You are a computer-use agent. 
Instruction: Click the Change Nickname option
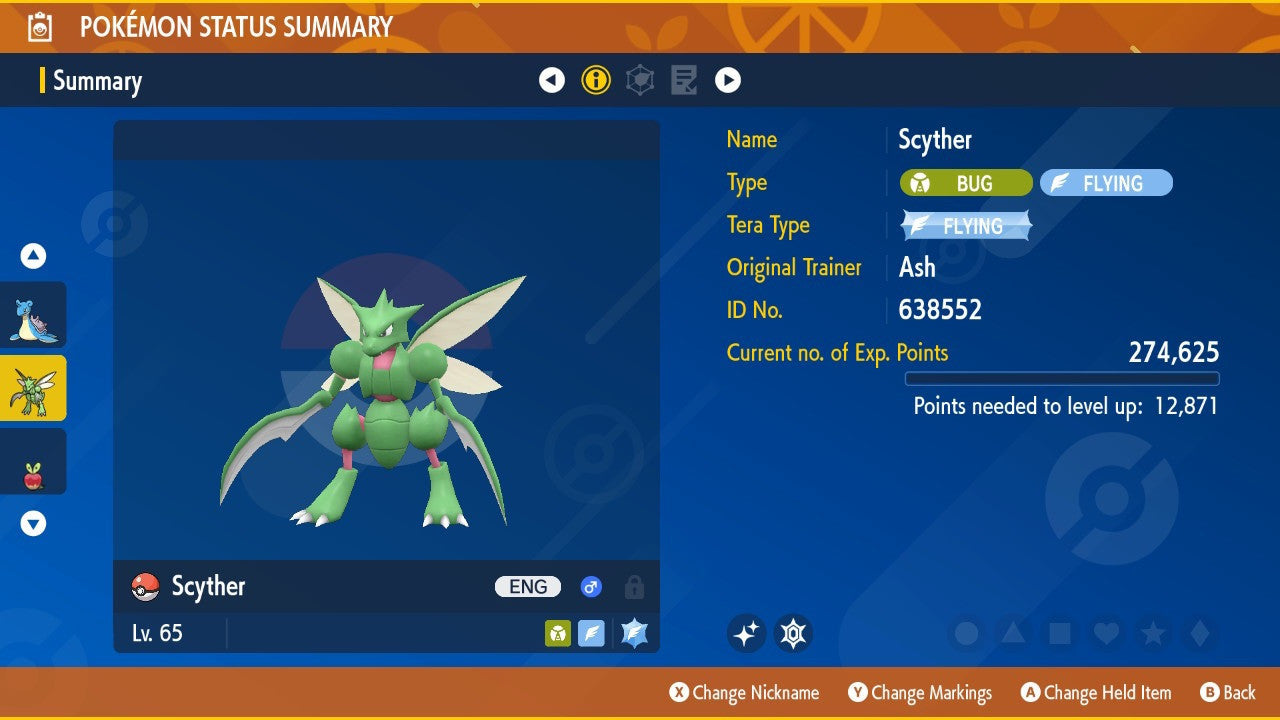pos(744,692)
